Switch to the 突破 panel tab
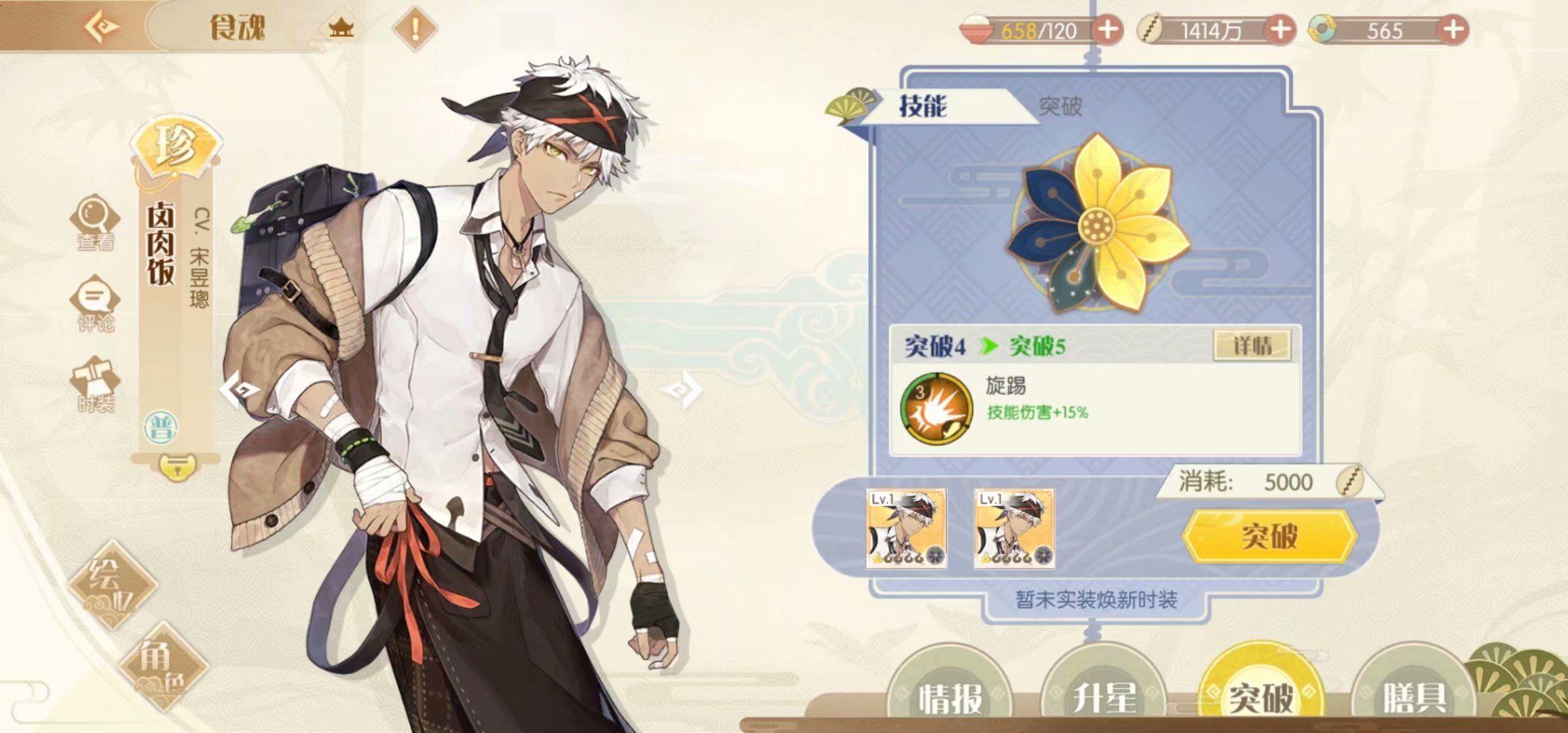 pos(1060,107)
